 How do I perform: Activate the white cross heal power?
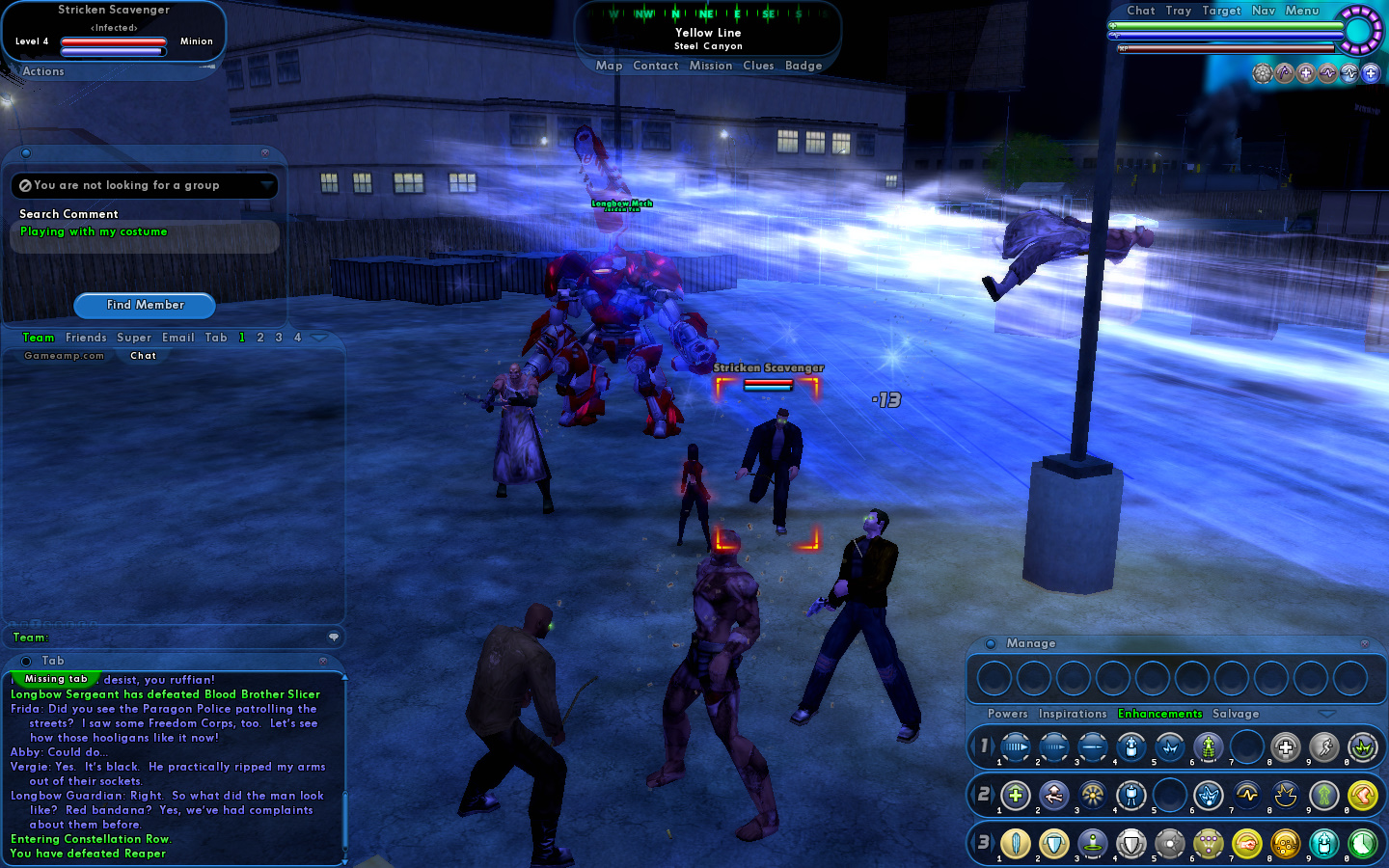pyautogui.click(x=1285, y=747)
